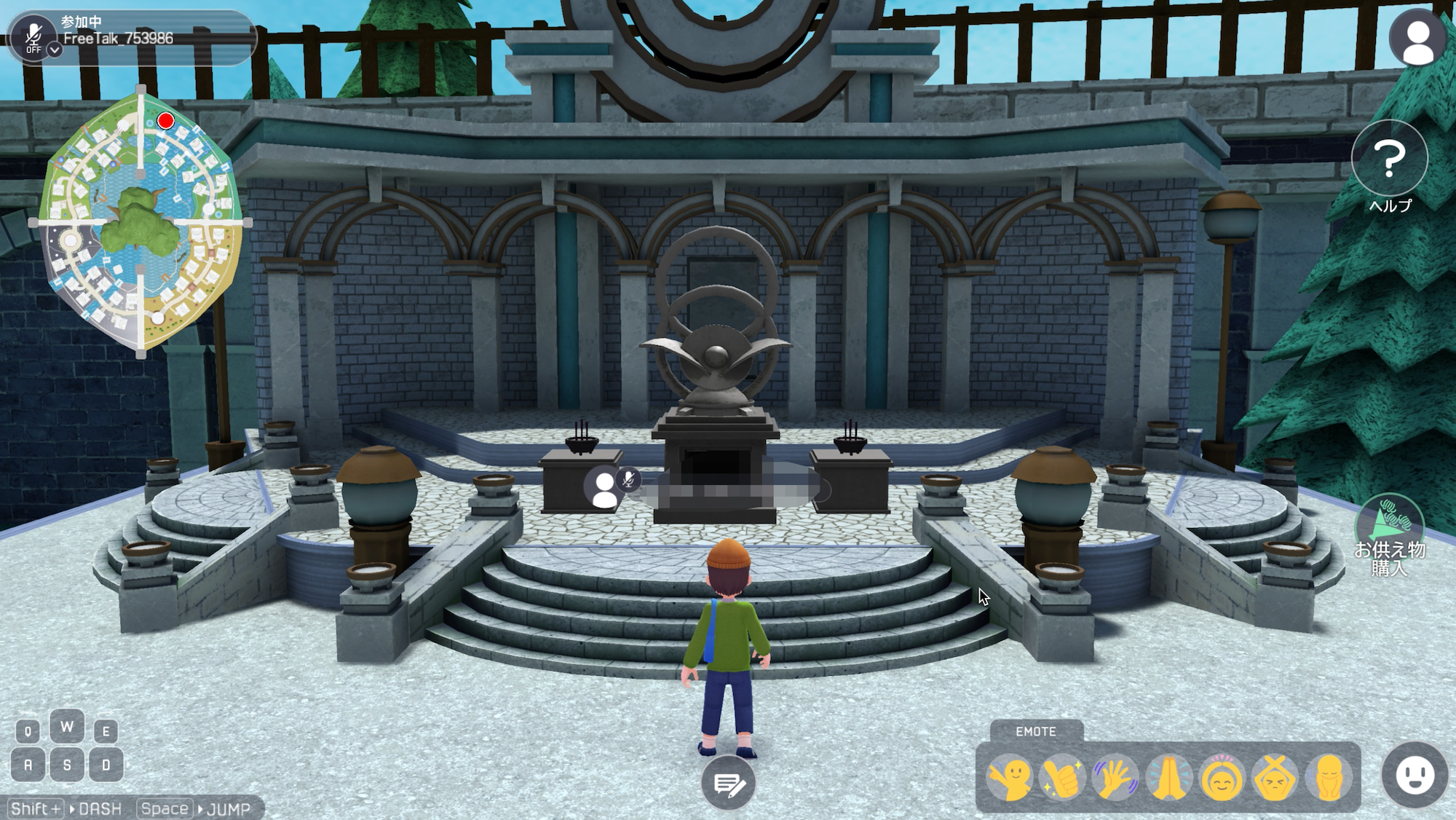Use the pointing figure emote

(1010, 778)
